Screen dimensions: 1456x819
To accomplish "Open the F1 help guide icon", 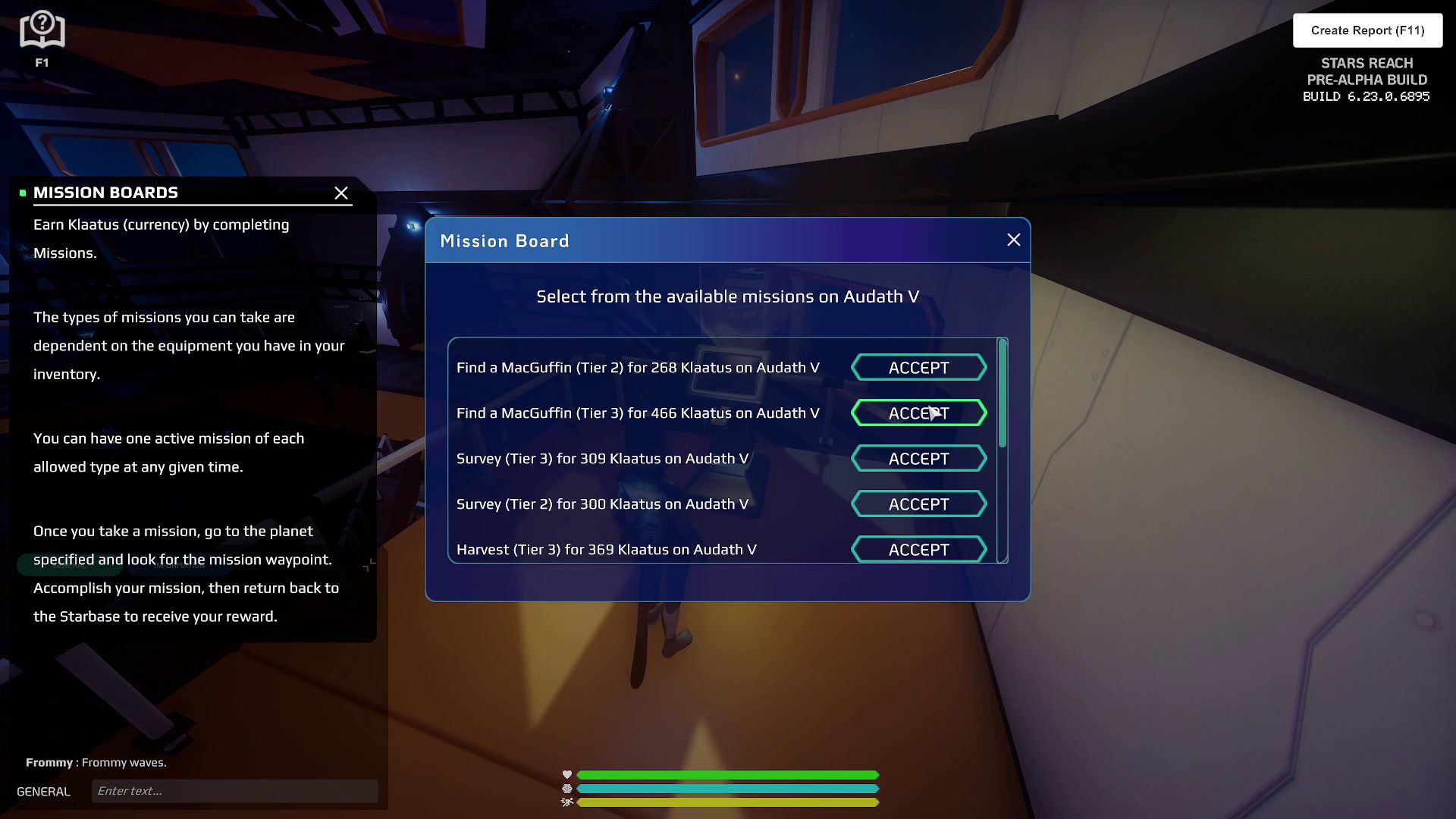I will 42,32.
